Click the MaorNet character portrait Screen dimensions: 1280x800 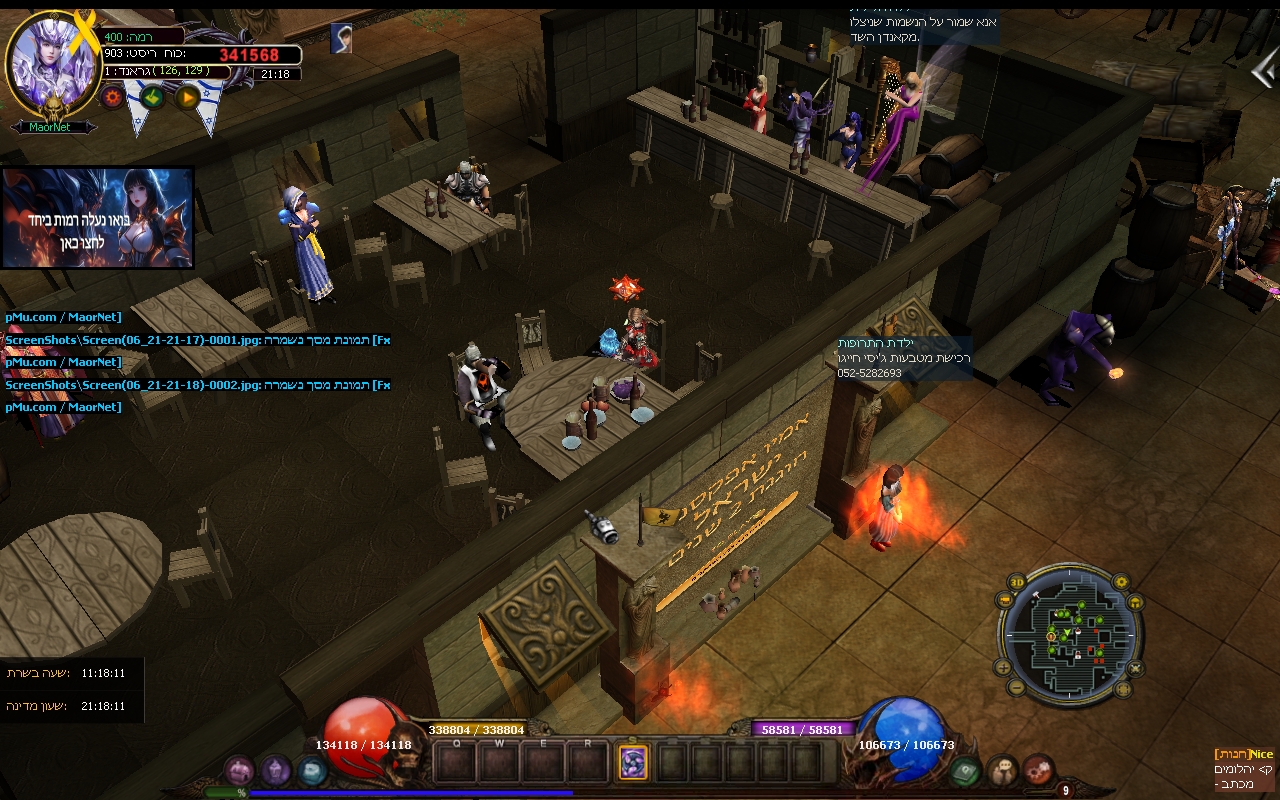(x=54, y=62)
